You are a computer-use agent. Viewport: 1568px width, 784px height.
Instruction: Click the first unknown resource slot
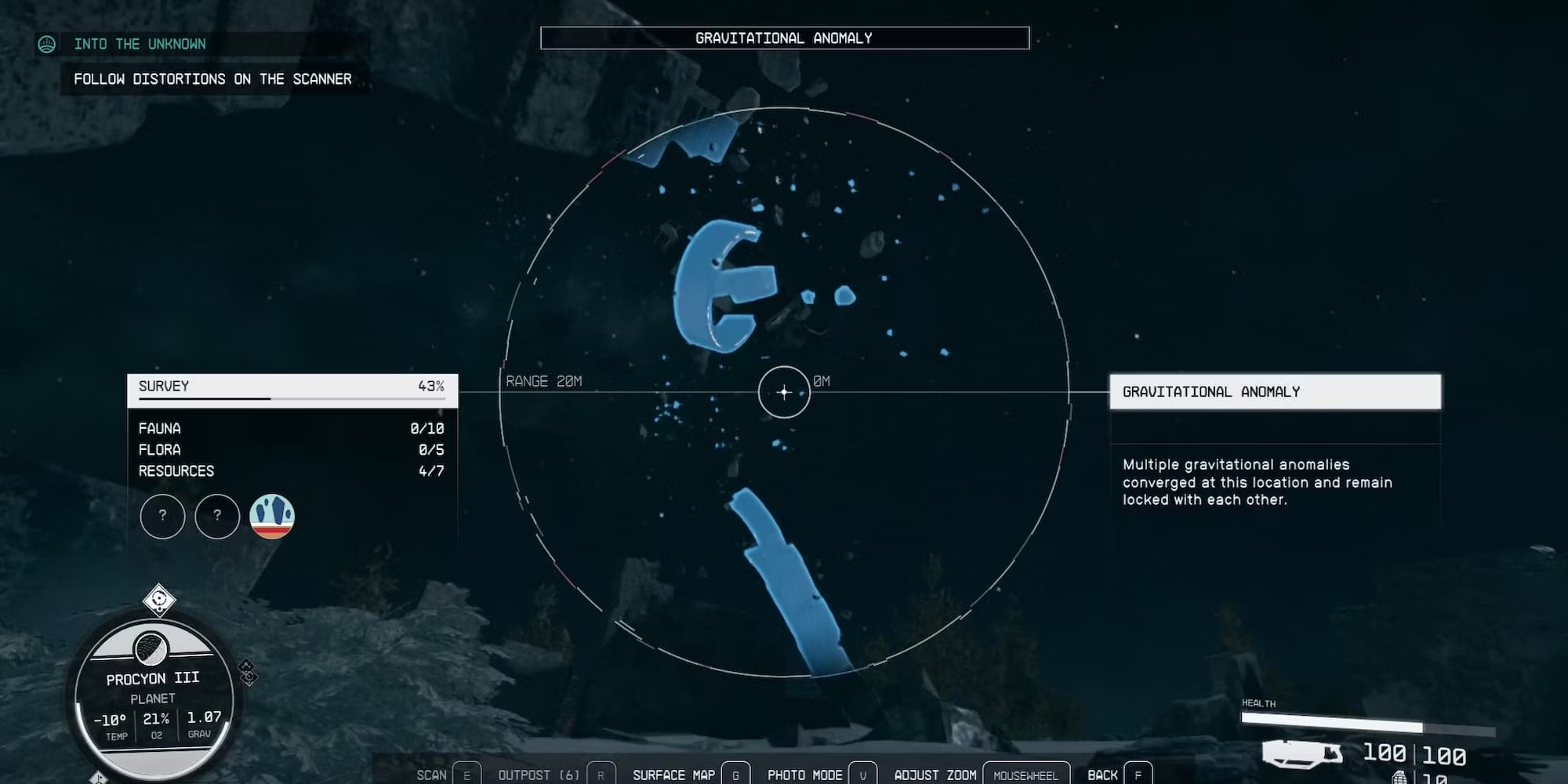162,517
